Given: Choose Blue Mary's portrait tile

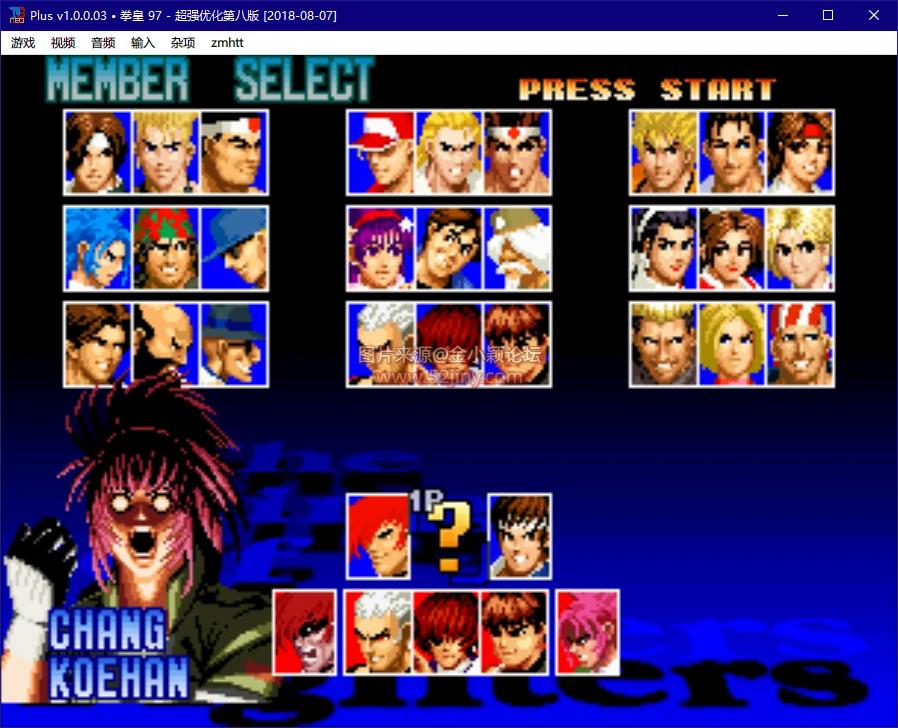Looking at the screenshot, I should 732,345.
